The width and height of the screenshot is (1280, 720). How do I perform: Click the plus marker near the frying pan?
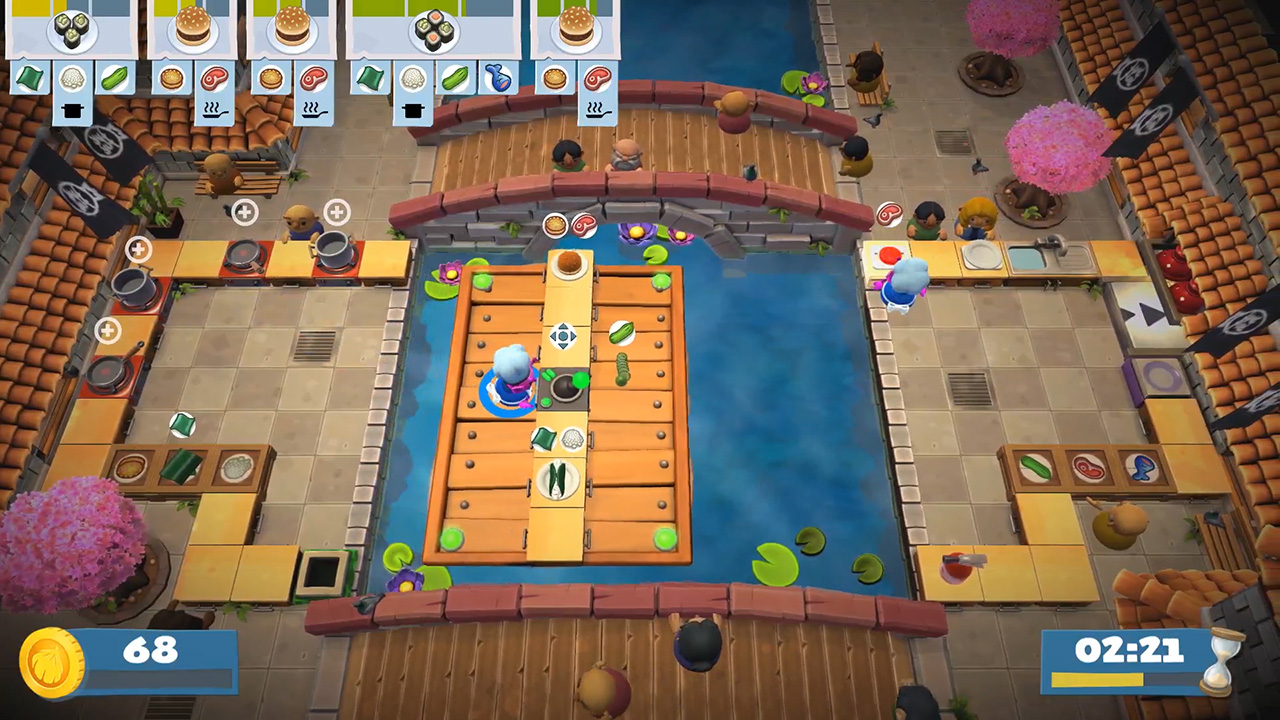[108, 330]
